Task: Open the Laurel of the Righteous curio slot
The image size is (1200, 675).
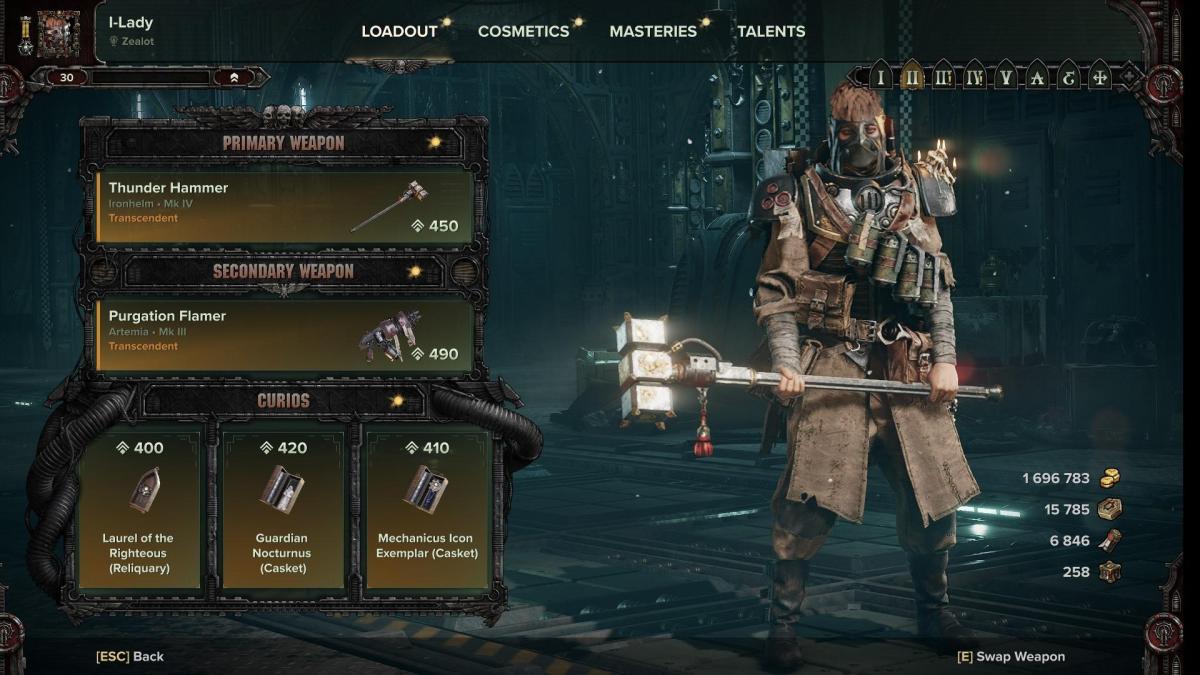Action: (x=138, y=509)
